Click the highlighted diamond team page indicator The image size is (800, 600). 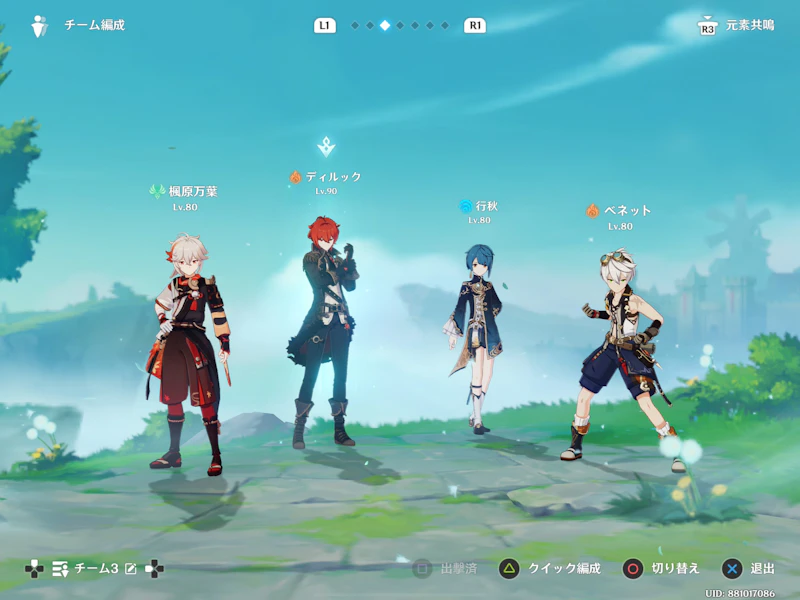pyautogui.click(x=385, y=26)
